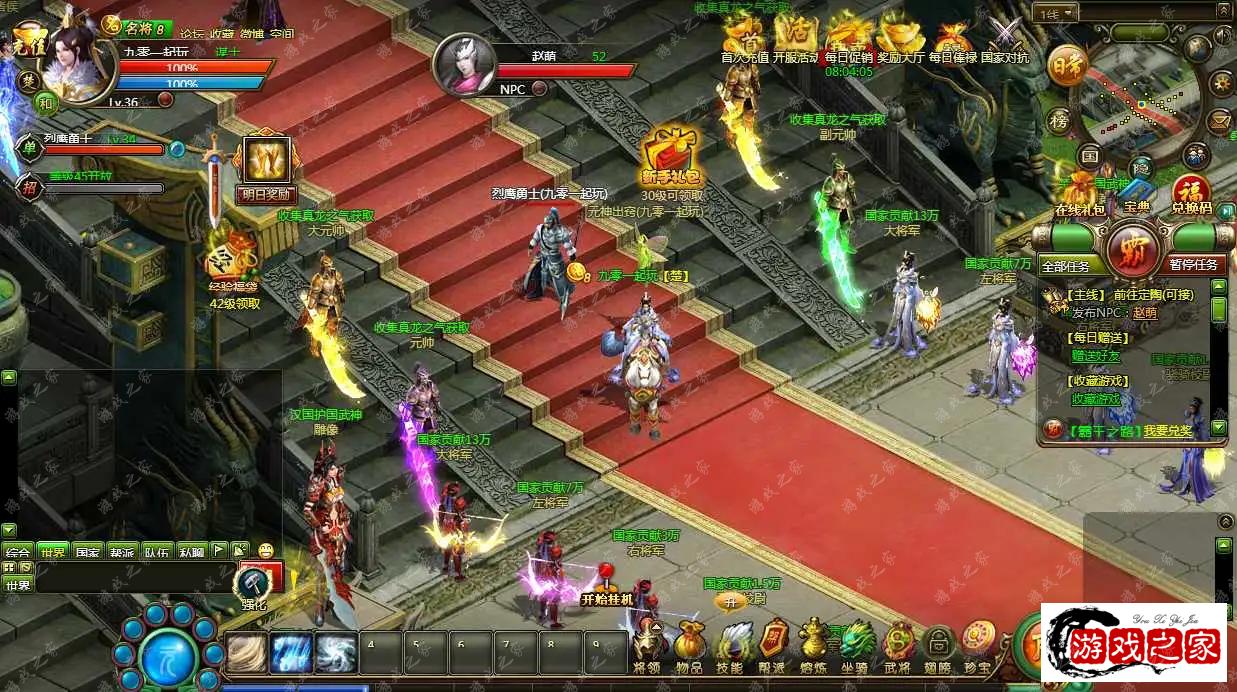Open the 国家对抗 crossed swords event
This screenshot has height=692, width=1237.
1005,40
